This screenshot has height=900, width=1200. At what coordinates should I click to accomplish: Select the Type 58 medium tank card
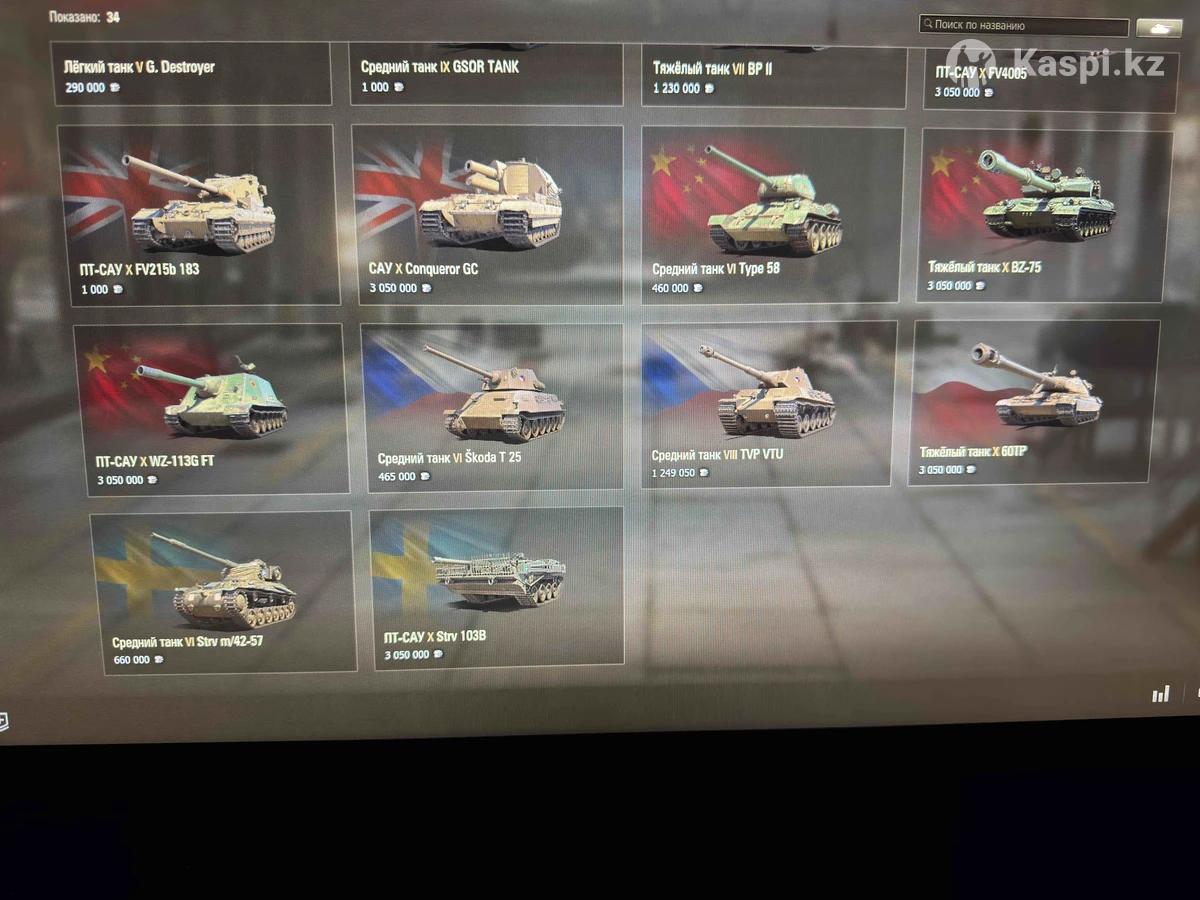point(772,215)
